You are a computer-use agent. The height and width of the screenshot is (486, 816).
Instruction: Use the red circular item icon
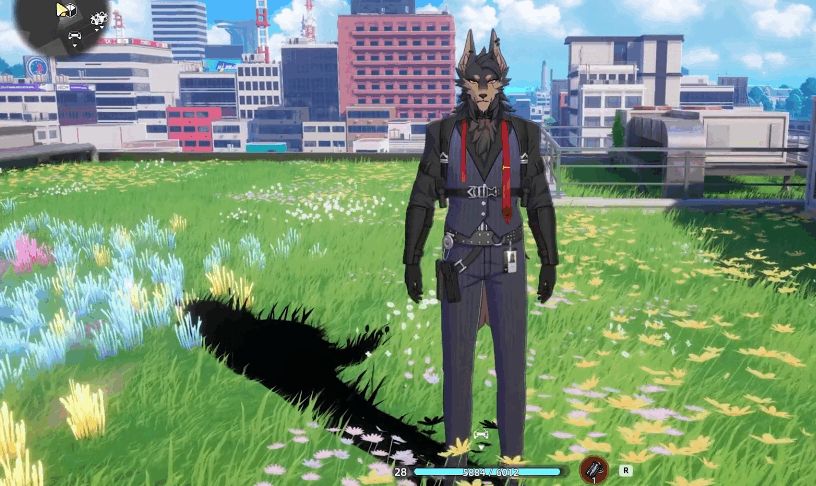tap(596, 468)
